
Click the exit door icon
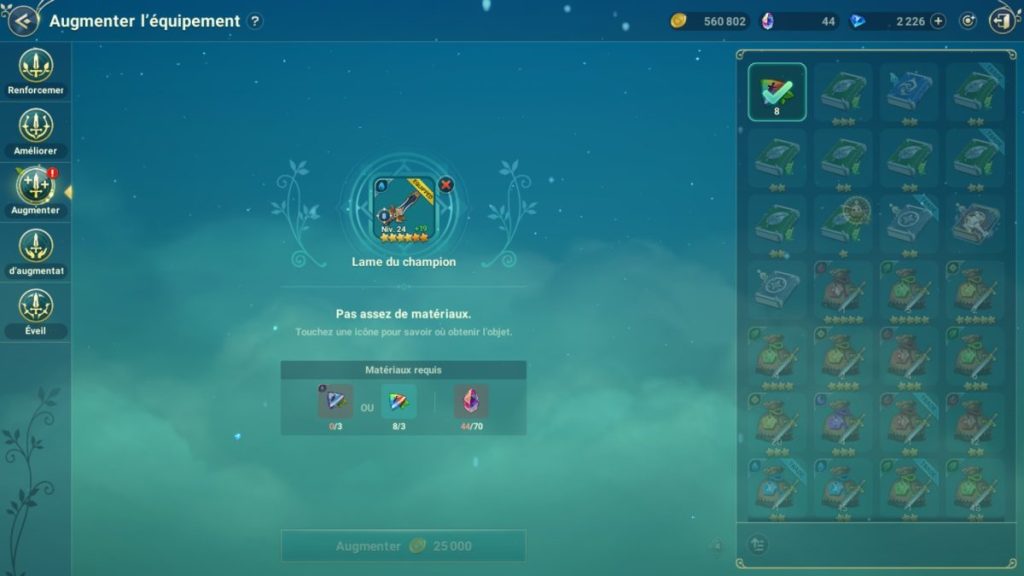pyautogui.click(x=1002, y=21)
